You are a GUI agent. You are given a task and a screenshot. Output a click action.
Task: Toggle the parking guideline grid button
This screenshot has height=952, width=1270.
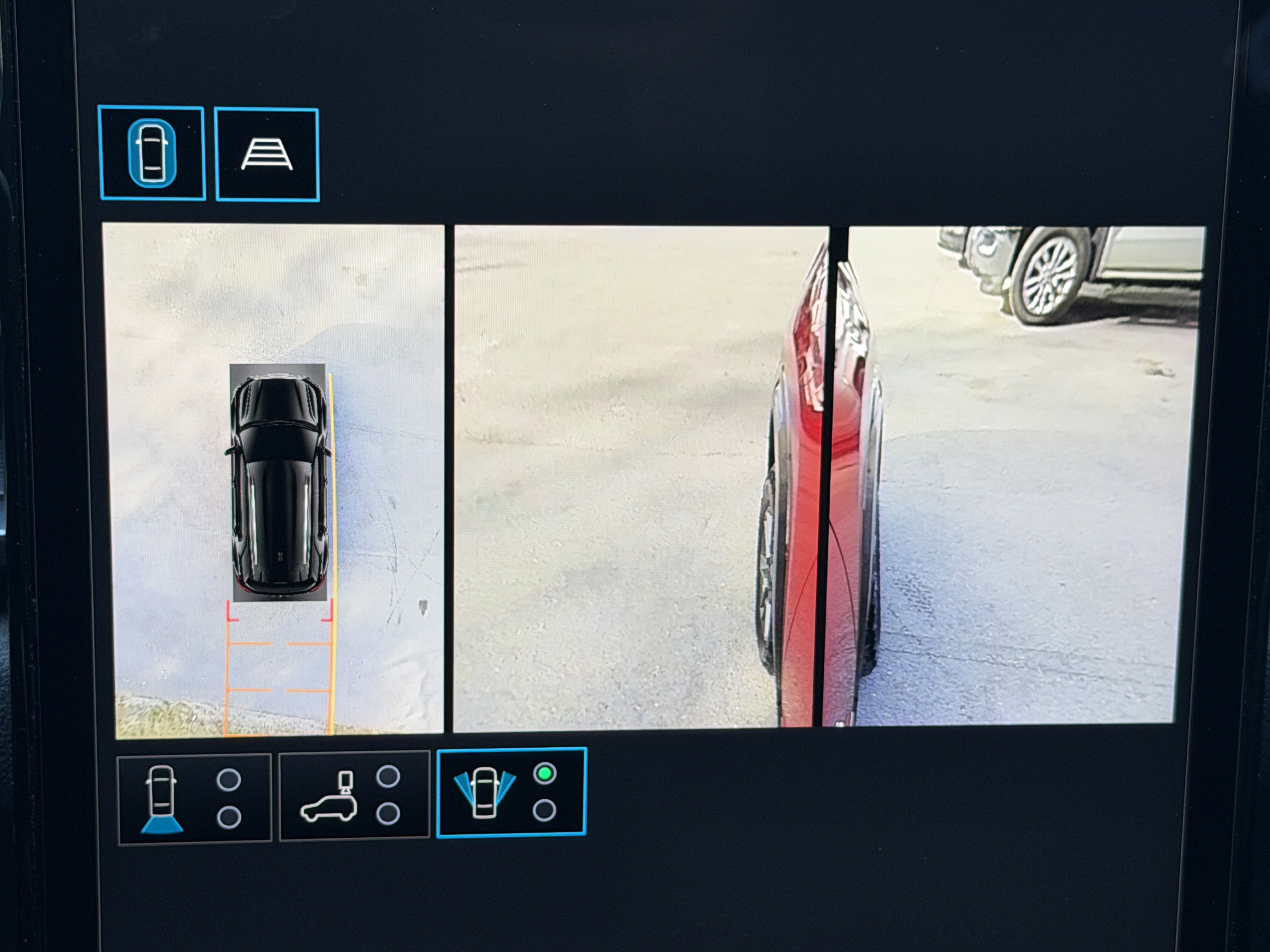[x=267, y=155]
